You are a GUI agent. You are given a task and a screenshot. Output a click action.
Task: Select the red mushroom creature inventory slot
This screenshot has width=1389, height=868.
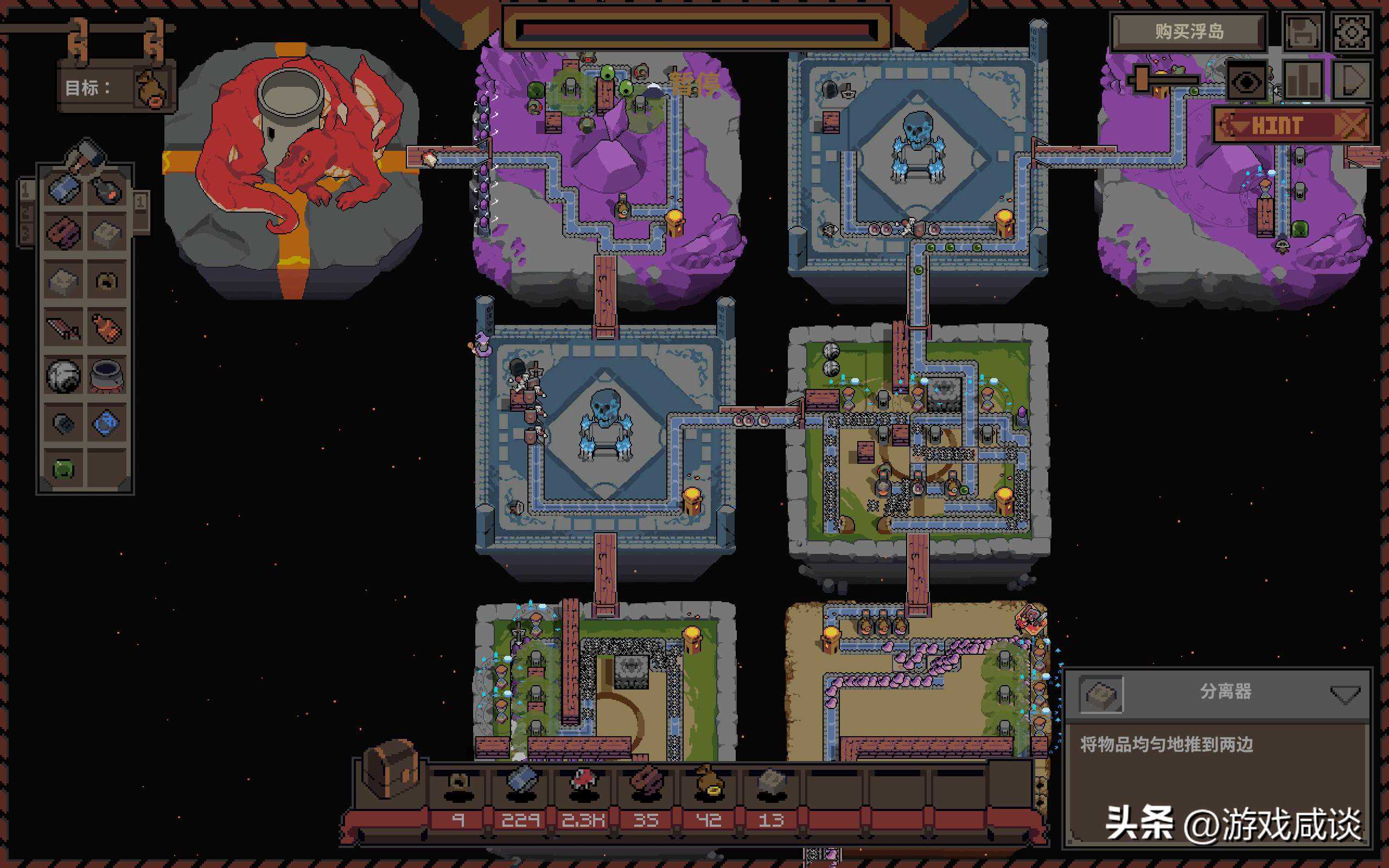583,783
